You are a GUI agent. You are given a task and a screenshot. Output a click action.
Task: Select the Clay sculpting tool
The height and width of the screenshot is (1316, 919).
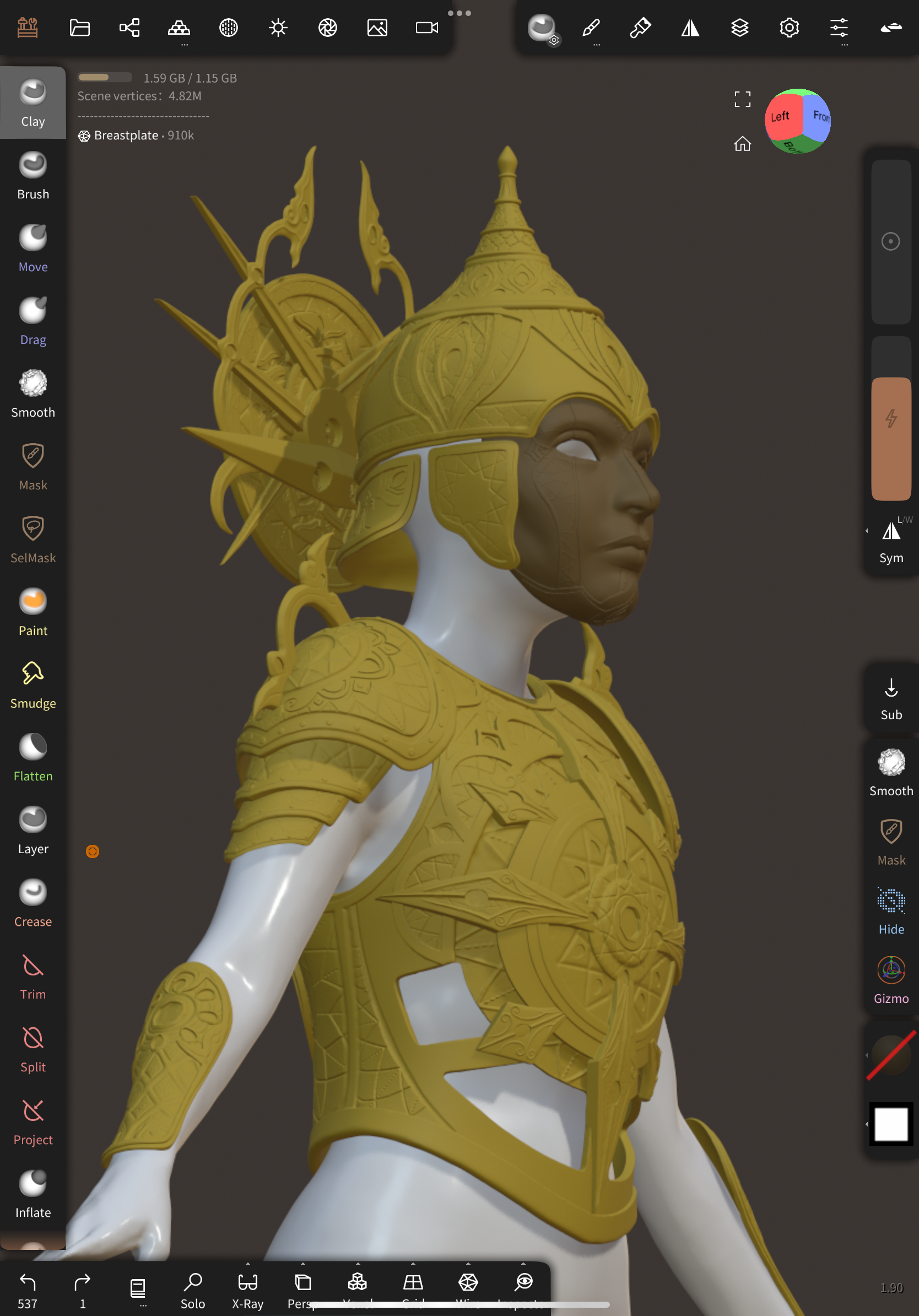point(33,103)
